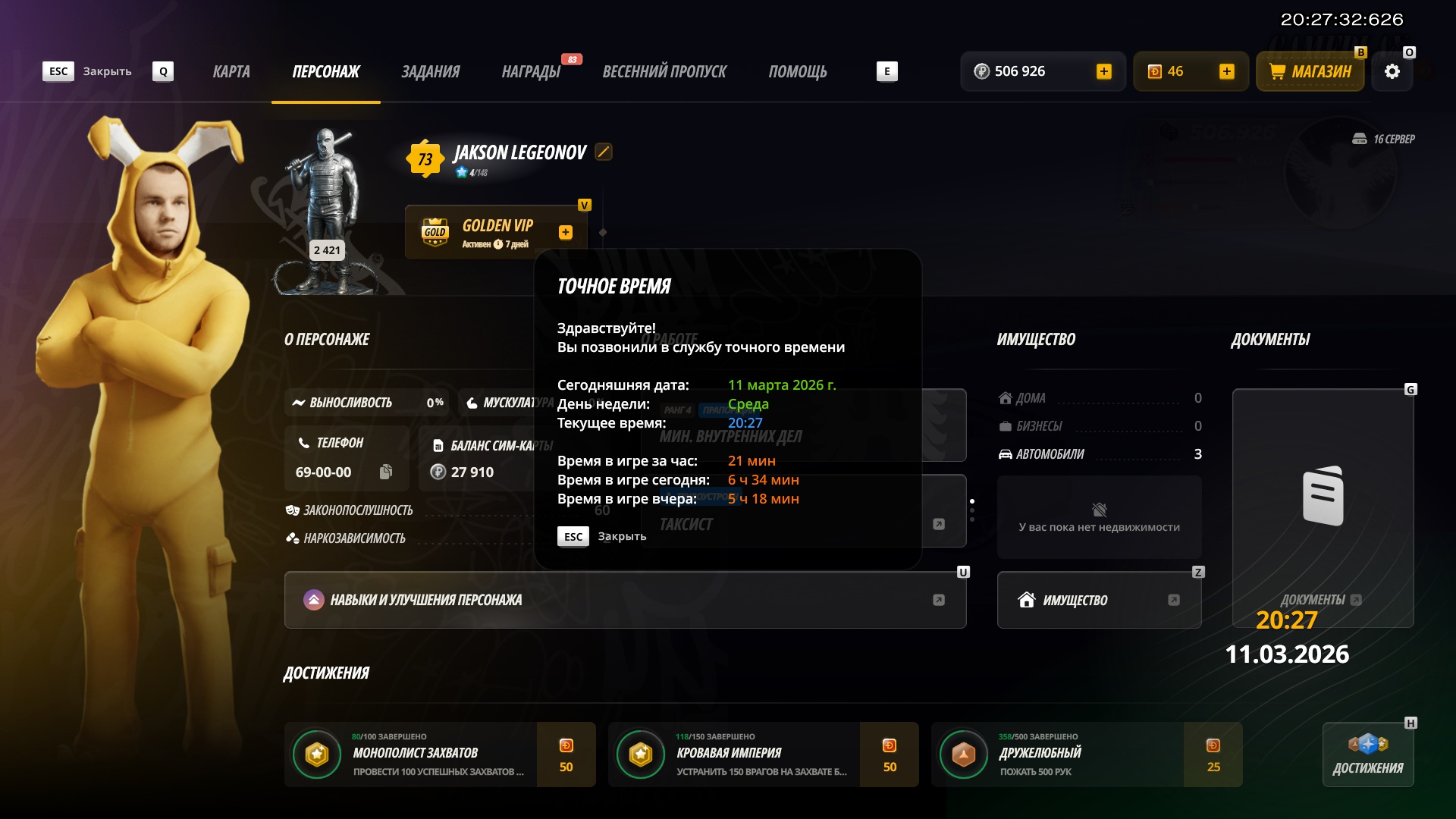Open the Задания tab
Screen dimensions: 1456x819
coord(430,72)
